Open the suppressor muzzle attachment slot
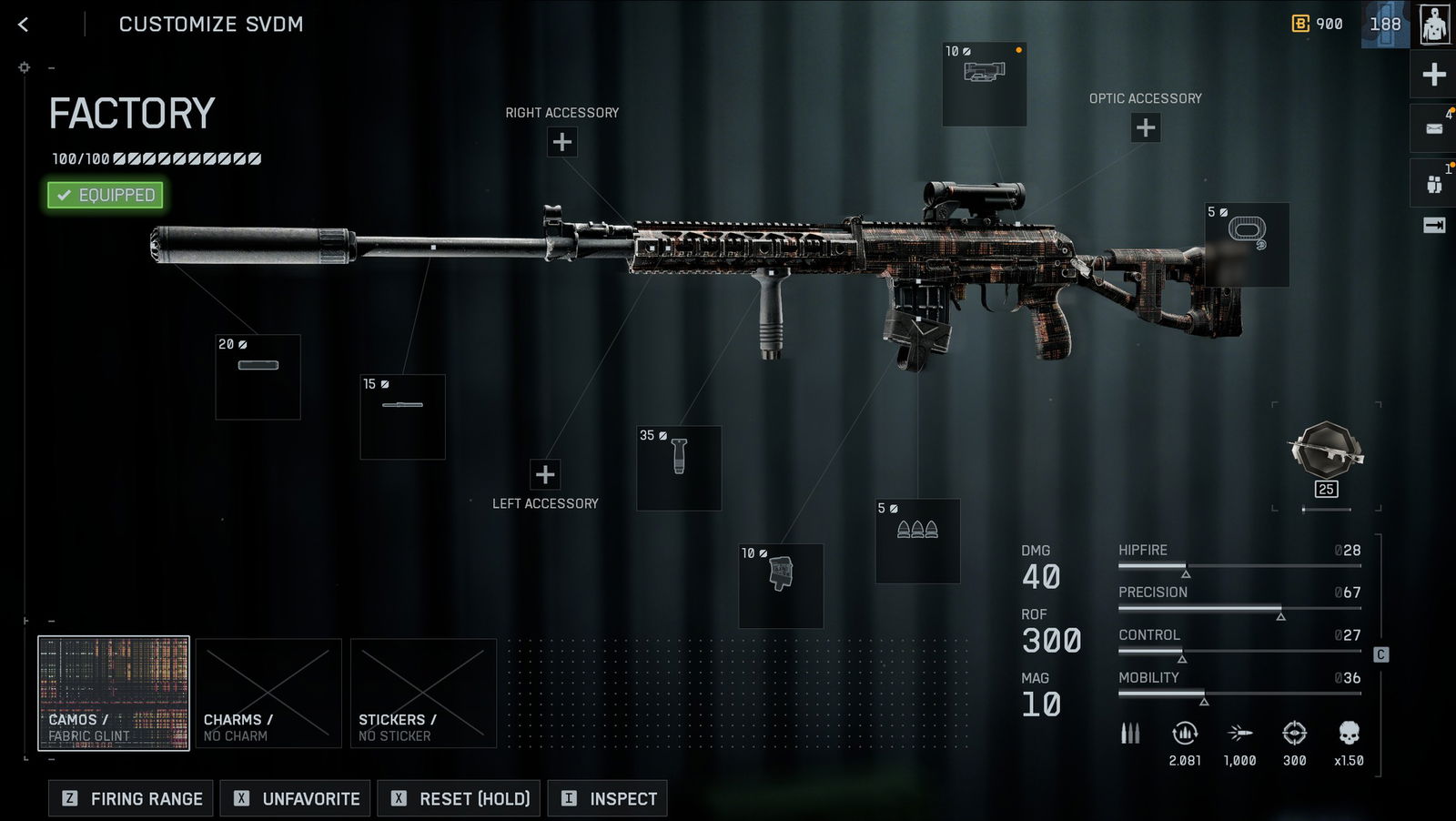Viewport: 1456px width, 821px height. (258, 377)
